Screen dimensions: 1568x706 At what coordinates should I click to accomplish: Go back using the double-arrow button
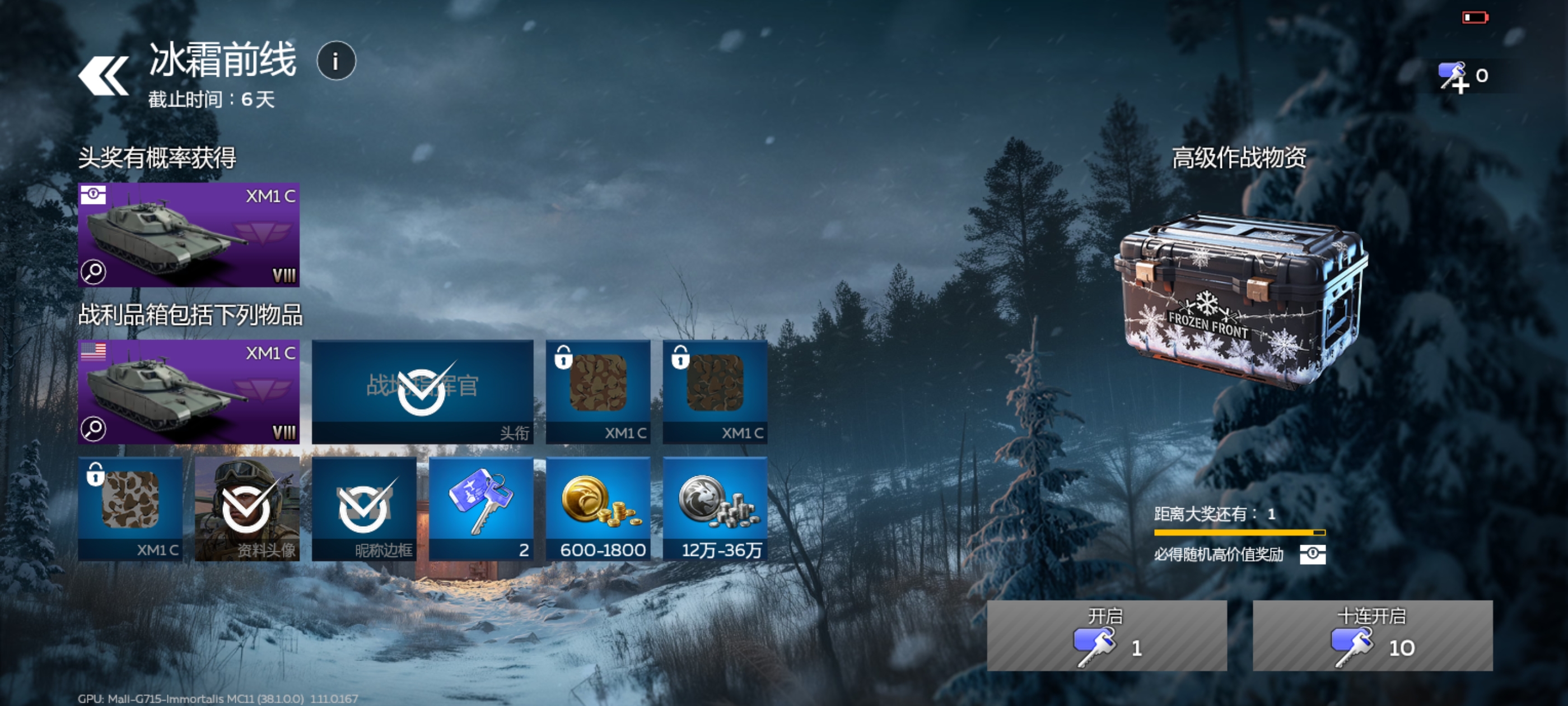104,76
